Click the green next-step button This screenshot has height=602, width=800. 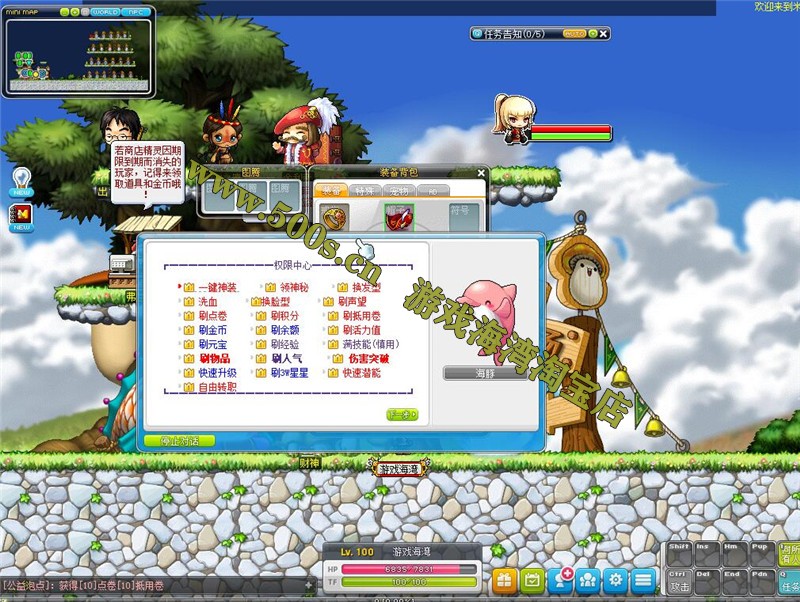click(x=402, y=415)
